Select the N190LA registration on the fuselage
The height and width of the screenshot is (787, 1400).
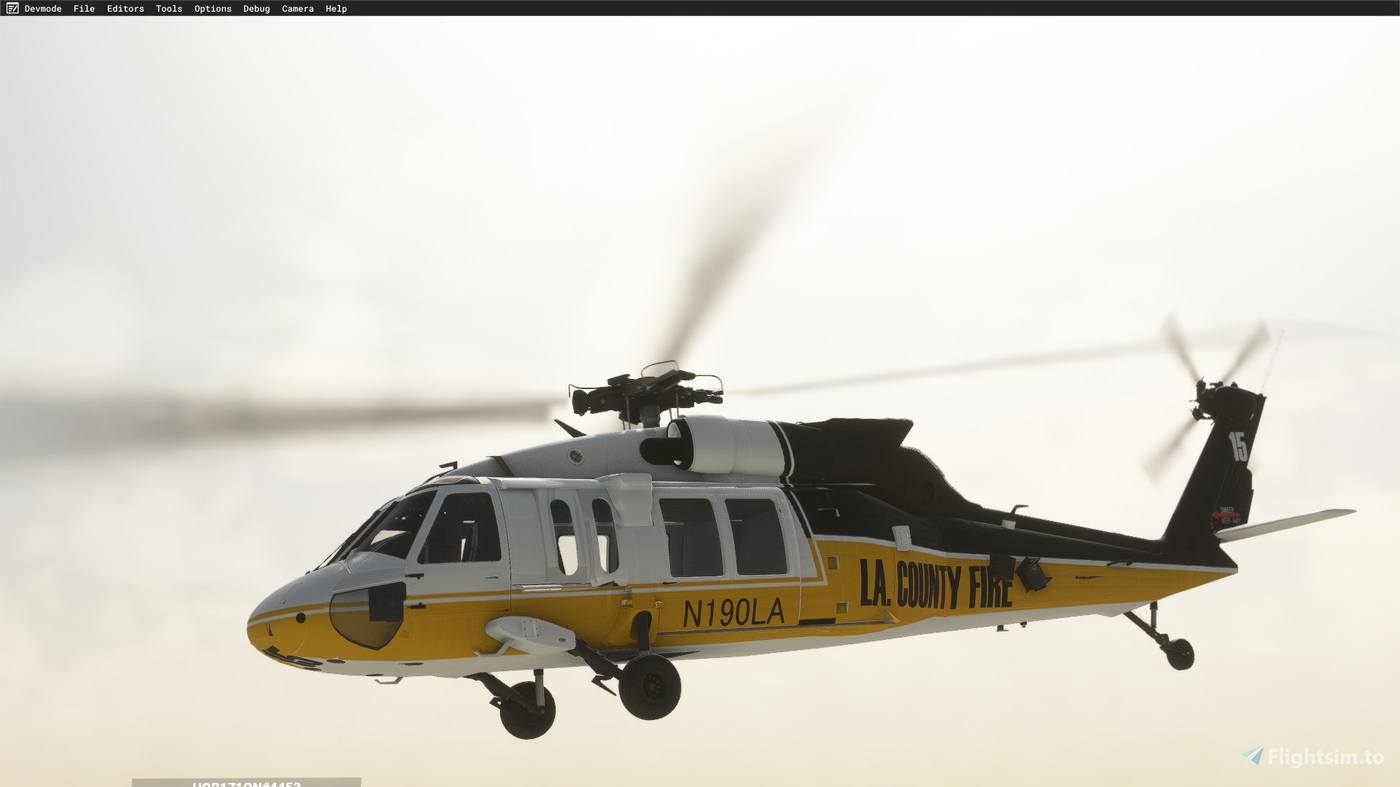pos(733,611)
